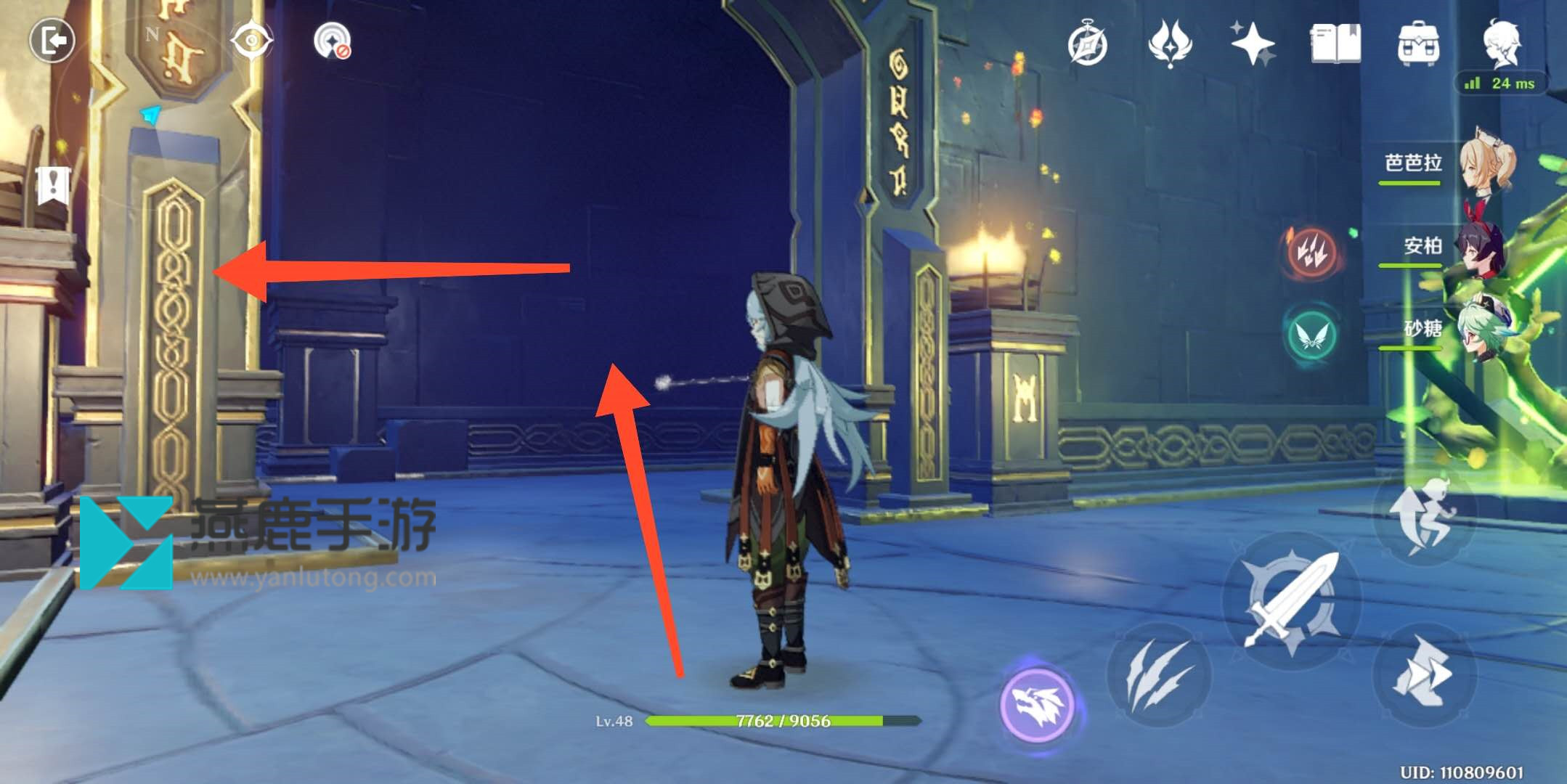The height and width of the screenshot is (784, 1567).
Task: Open the backpack inventory
Action: coord(1418,44)
